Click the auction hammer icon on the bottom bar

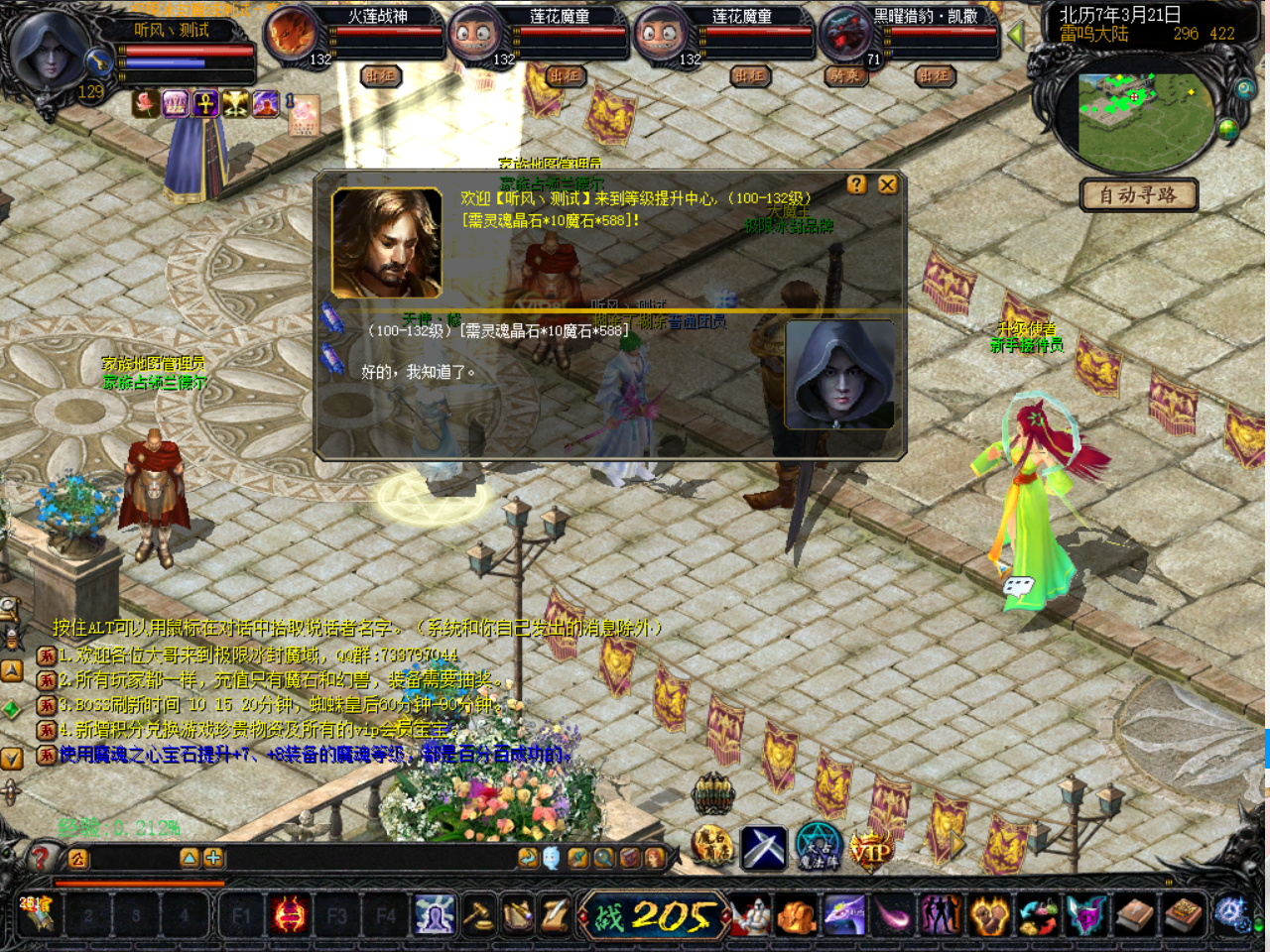point(477,915)
